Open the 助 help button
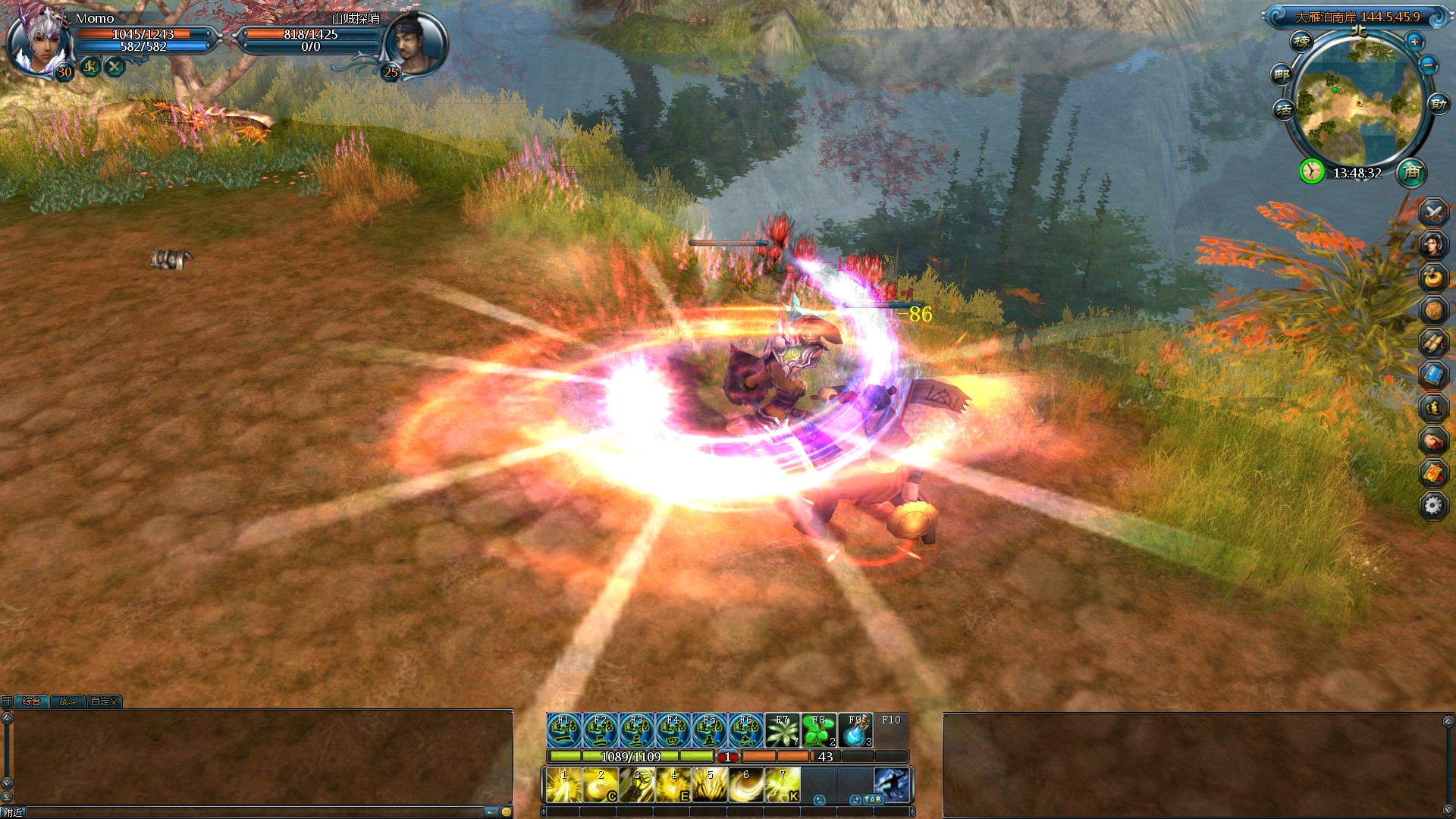The image size is (1456, 819). tap(1437, 104)
